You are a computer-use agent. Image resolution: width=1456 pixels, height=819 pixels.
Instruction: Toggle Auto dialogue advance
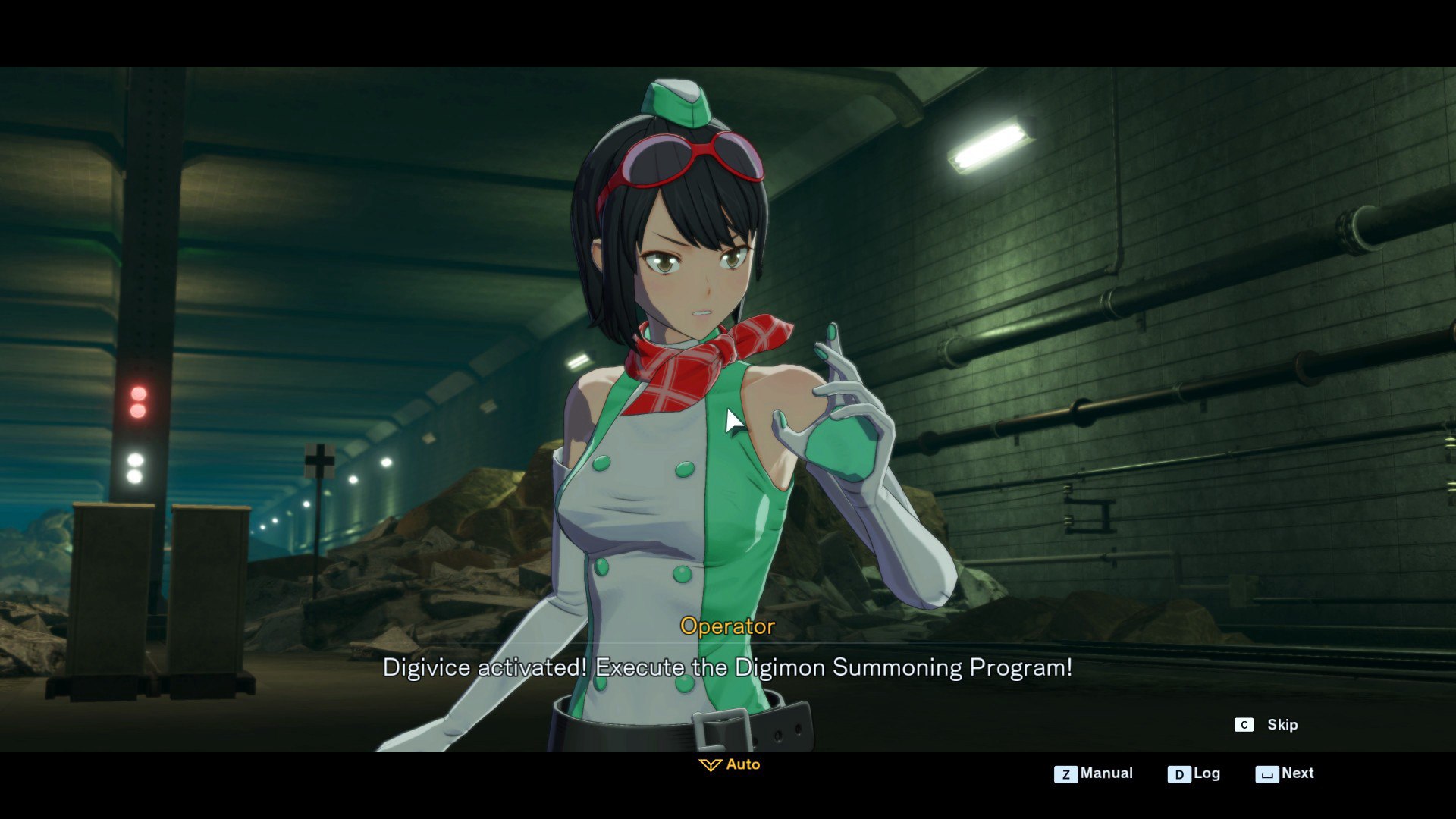pyautogui.click(x=730, y=764)
